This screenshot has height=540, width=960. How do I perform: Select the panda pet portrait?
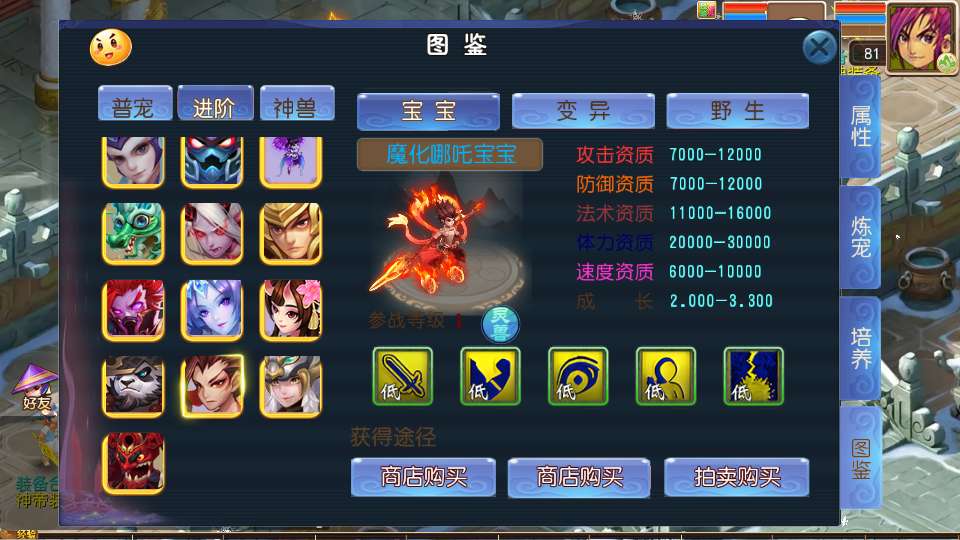[x=133, y=386]
